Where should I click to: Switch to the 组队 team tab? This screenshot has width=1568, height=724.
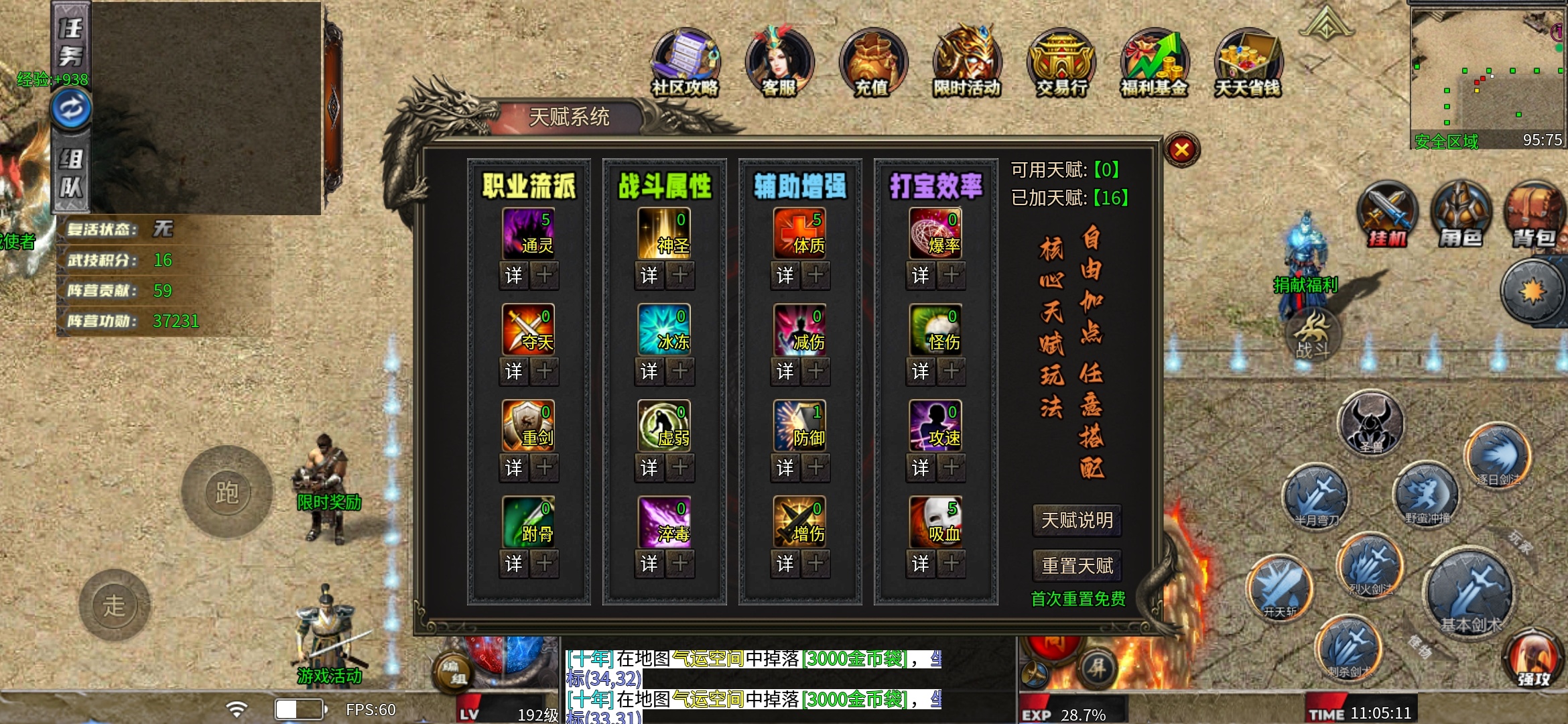pos(71,172)
